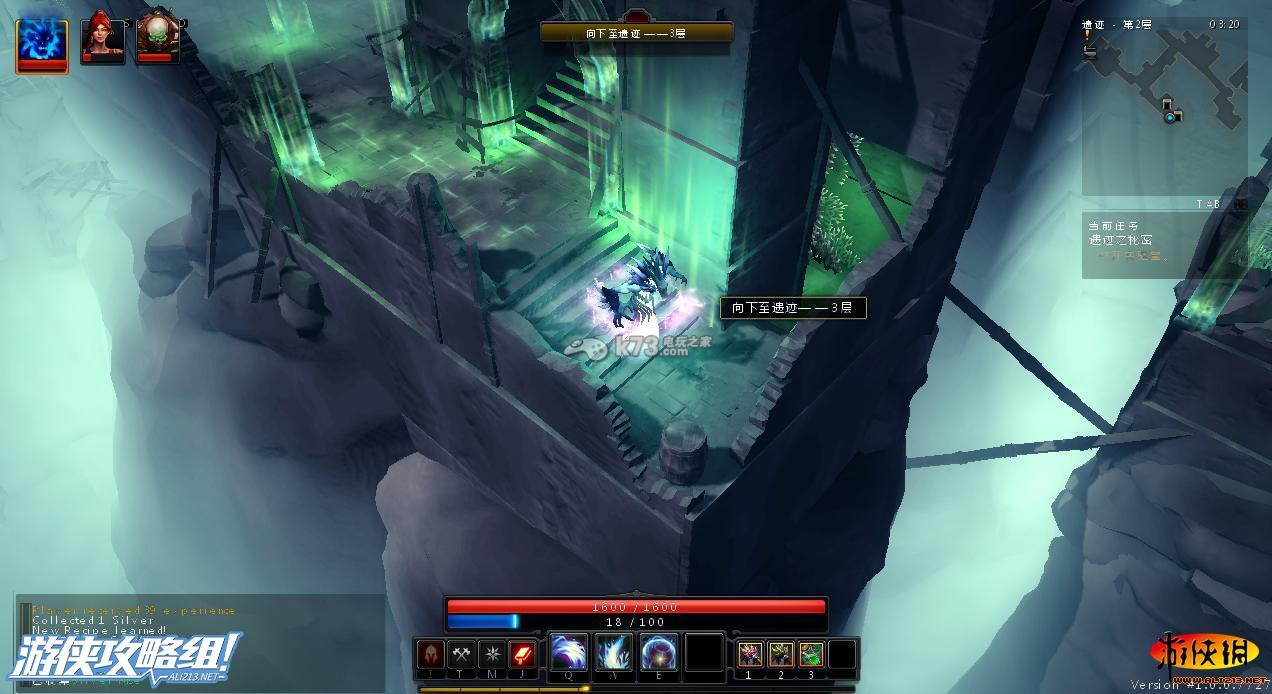
Task: Open the helmet character menu icon
Action: pos(431,655)
